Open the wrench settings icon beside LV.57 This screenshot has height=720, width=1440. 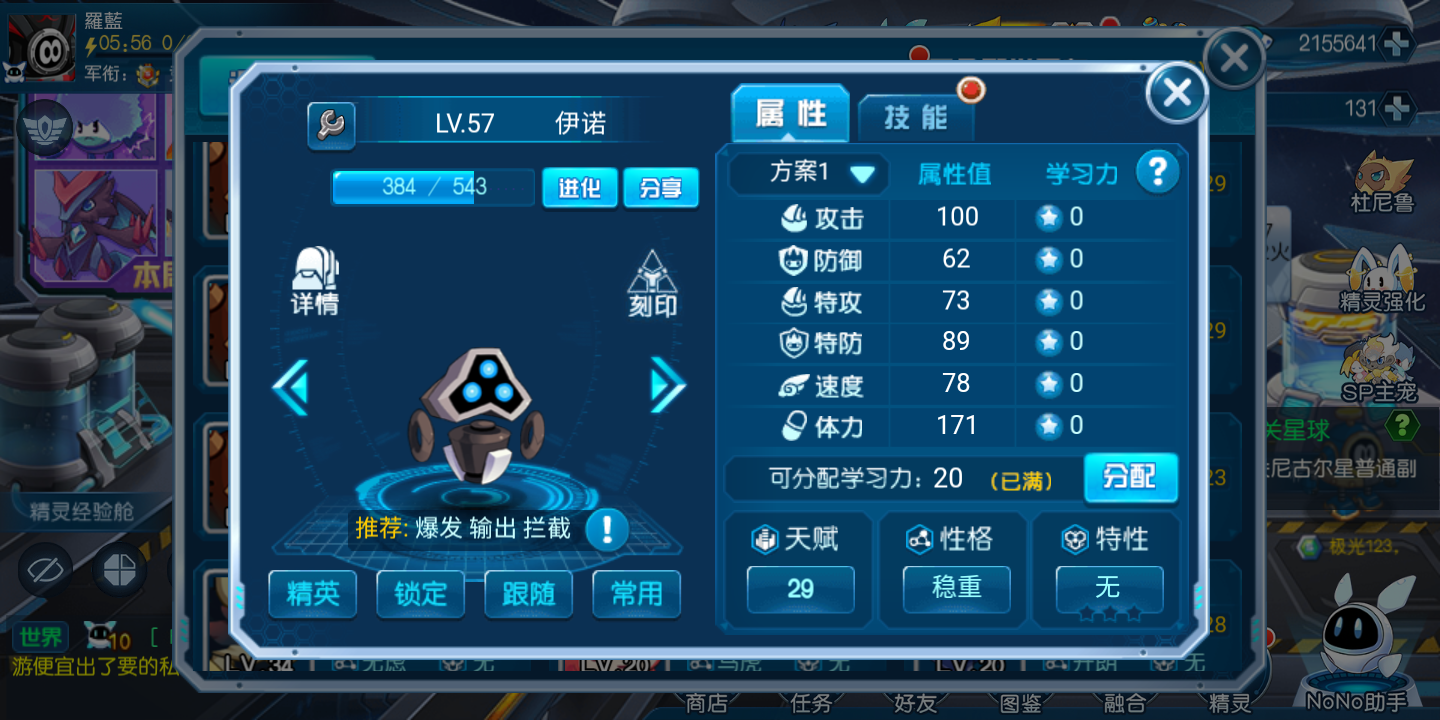tap(331, 125)
